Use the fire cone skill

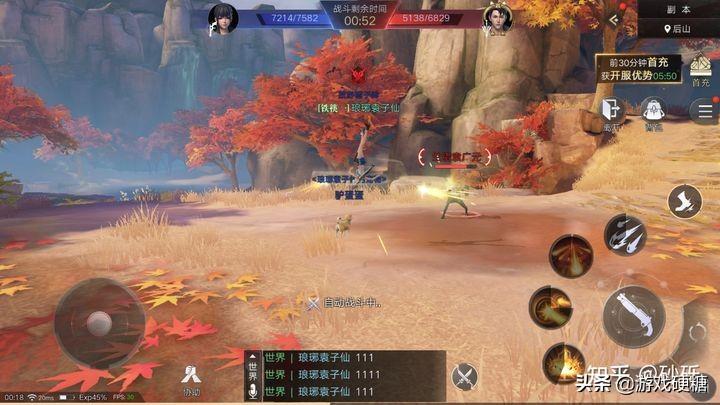571,256
